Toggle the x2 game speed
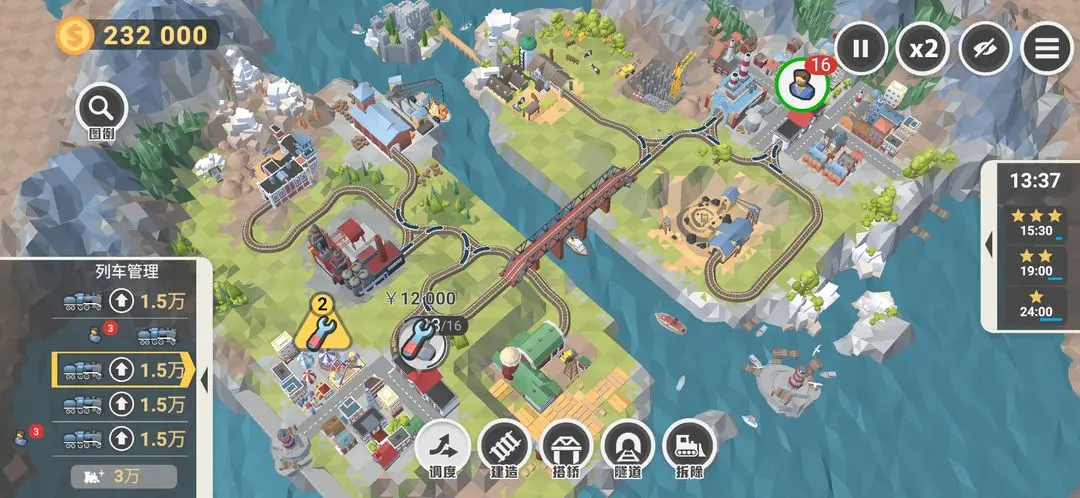This screenshot has width=1080, height=498. coord(922,48)
